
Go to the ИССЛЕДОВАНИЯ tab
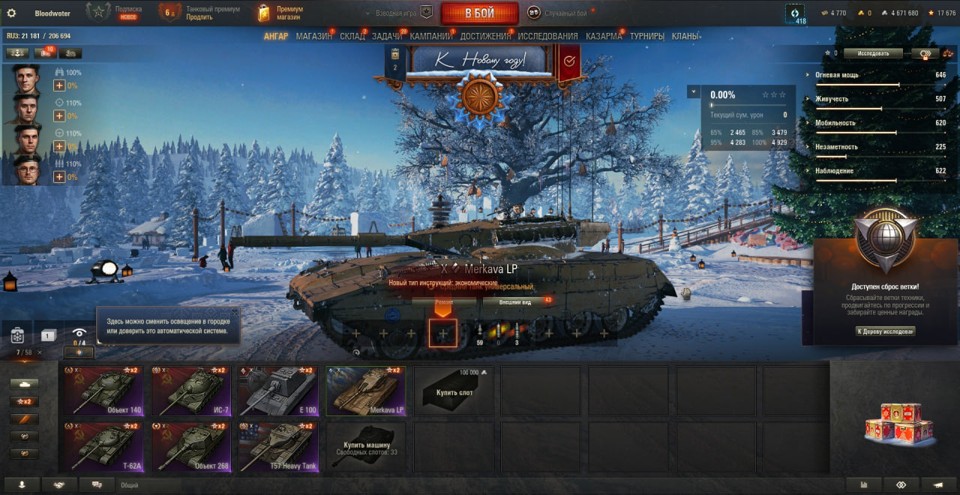(x=548, y=36)
